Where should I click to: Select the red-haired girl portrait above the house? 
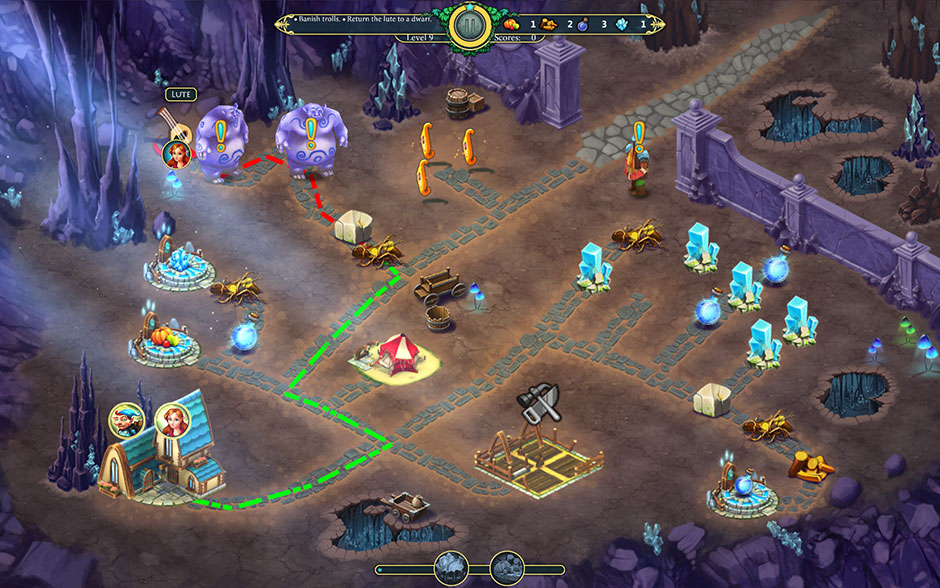pyautogui.click(x=172, y=421)
